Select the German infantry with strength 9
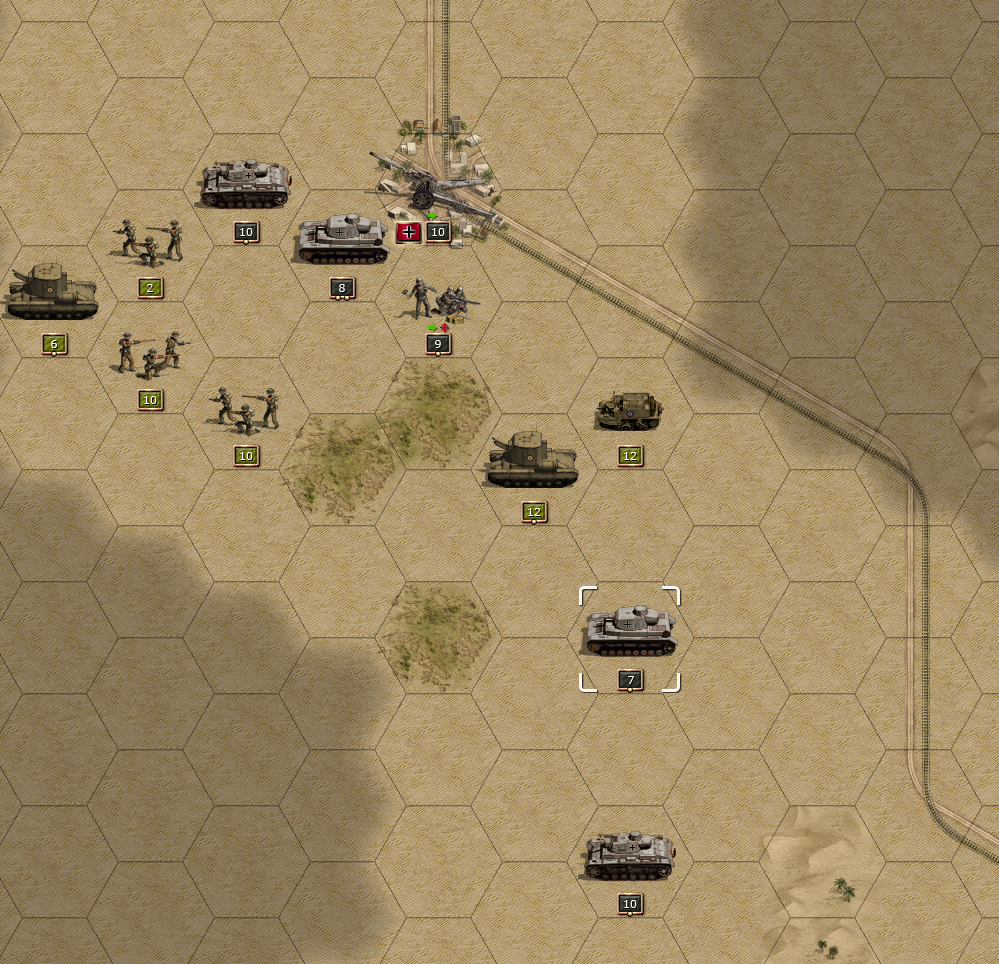 pyautogui.click(x=437, y=300)
